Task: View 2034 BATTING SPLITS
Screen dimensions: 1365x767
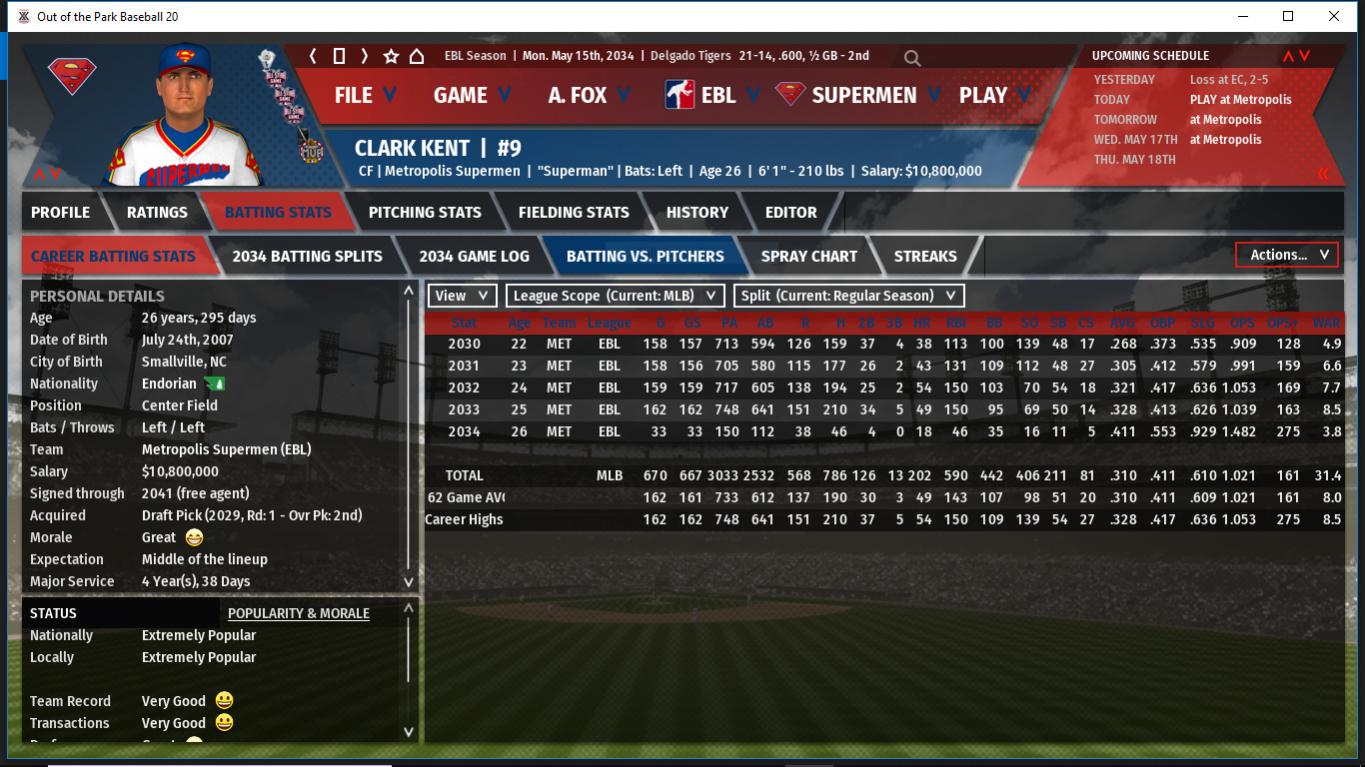Action: coord(307,256)
